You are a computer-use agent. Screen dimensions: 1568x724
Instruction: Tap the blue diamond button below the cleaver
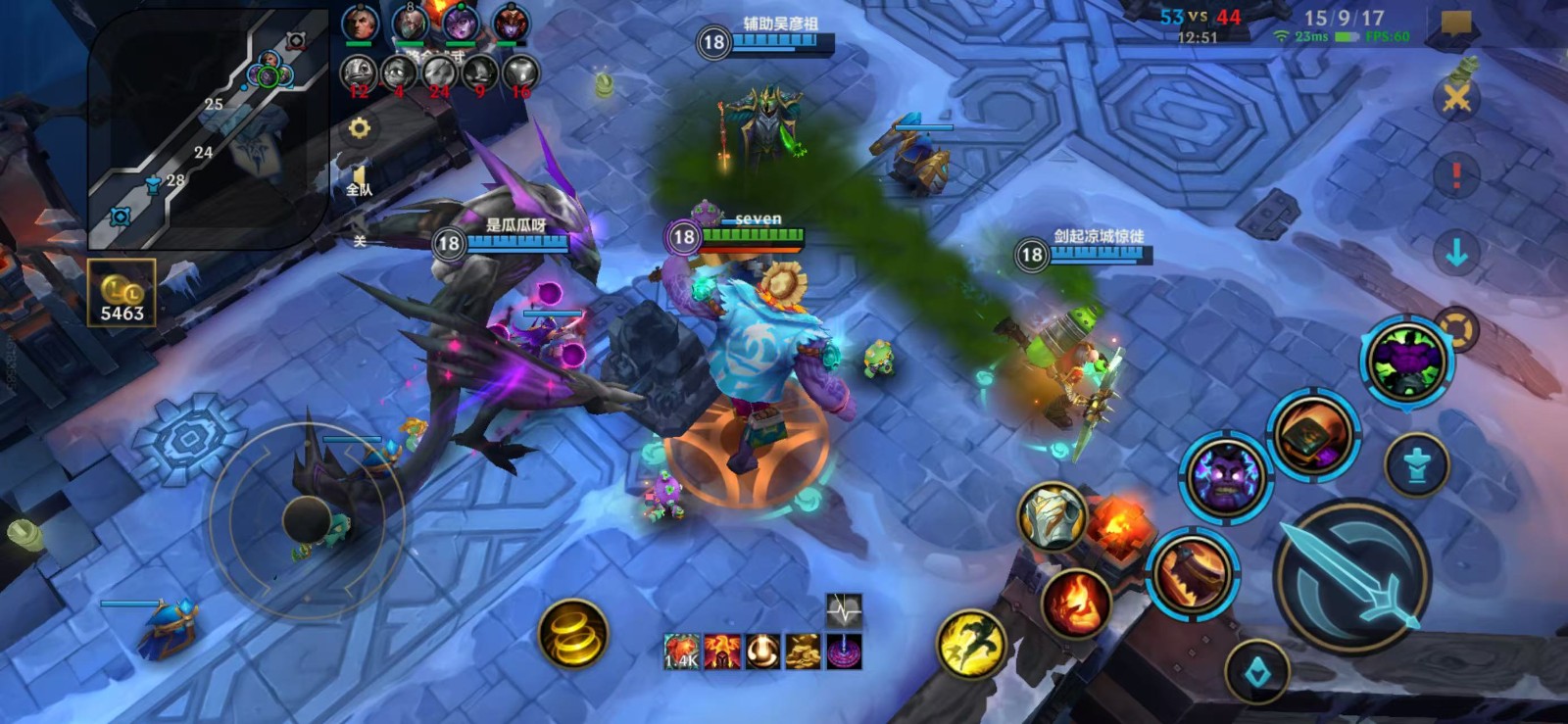(1257, 671)
